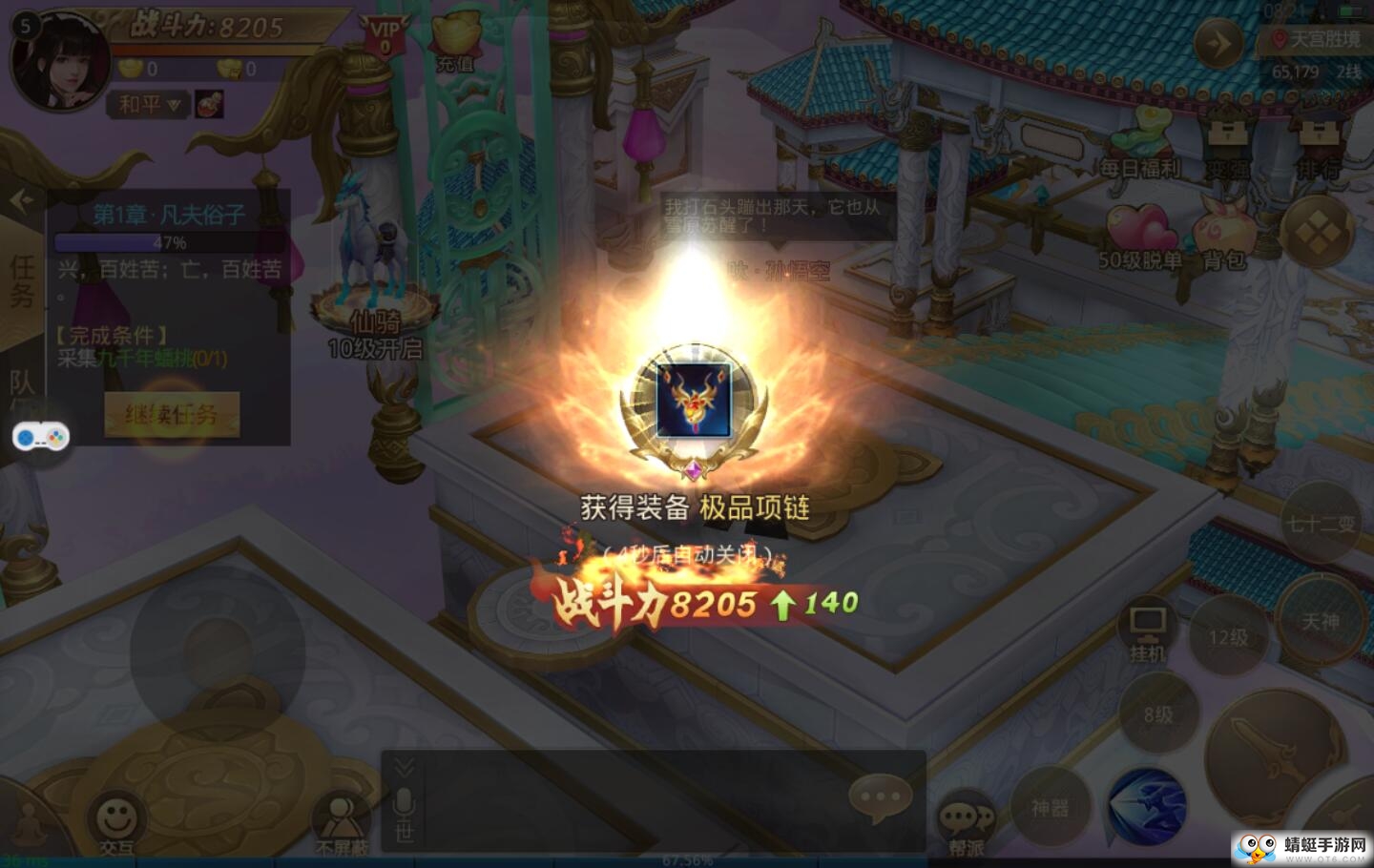1374x868 pixels.
Task: Open the 神器 artifact menu
Action: pos(1050,808)
